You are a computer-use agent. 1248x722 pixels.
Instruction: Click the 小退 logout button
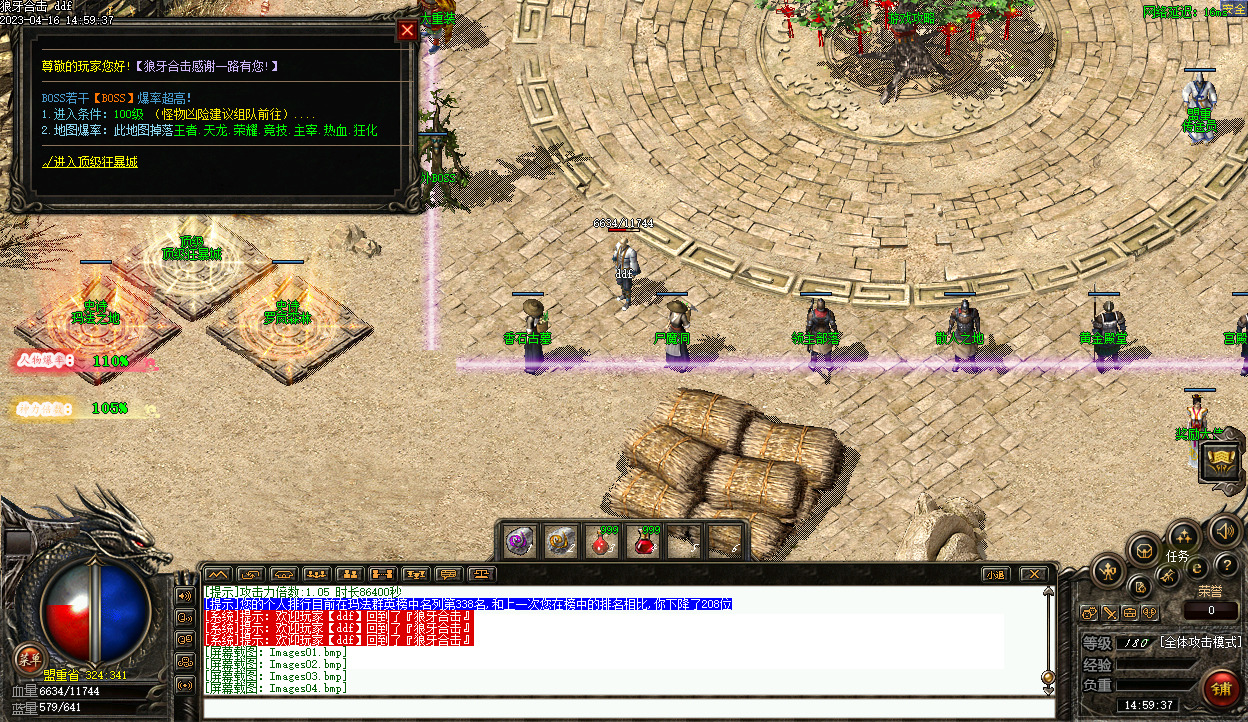coord(994,574)
